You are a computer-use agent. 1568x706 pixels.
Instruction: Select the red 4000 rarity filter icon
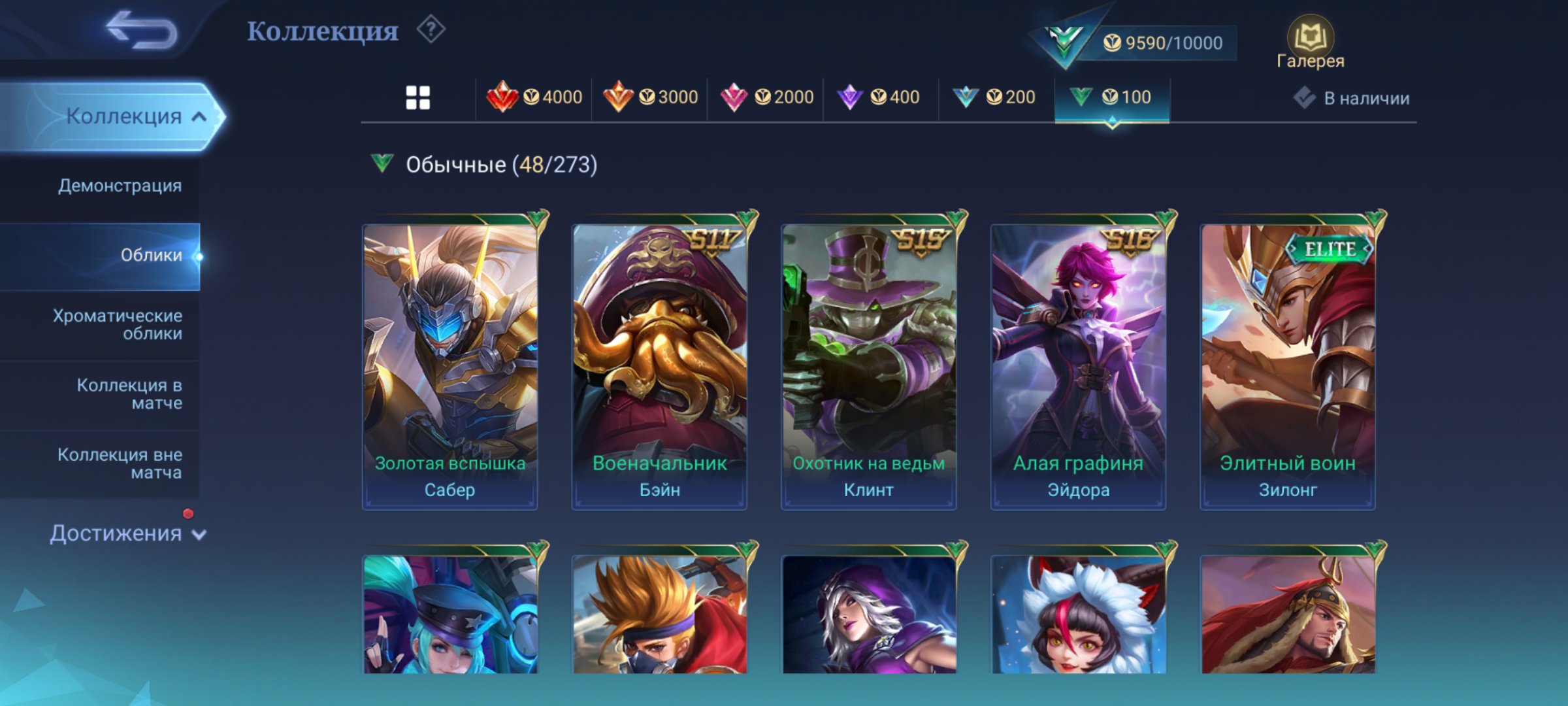504,95
